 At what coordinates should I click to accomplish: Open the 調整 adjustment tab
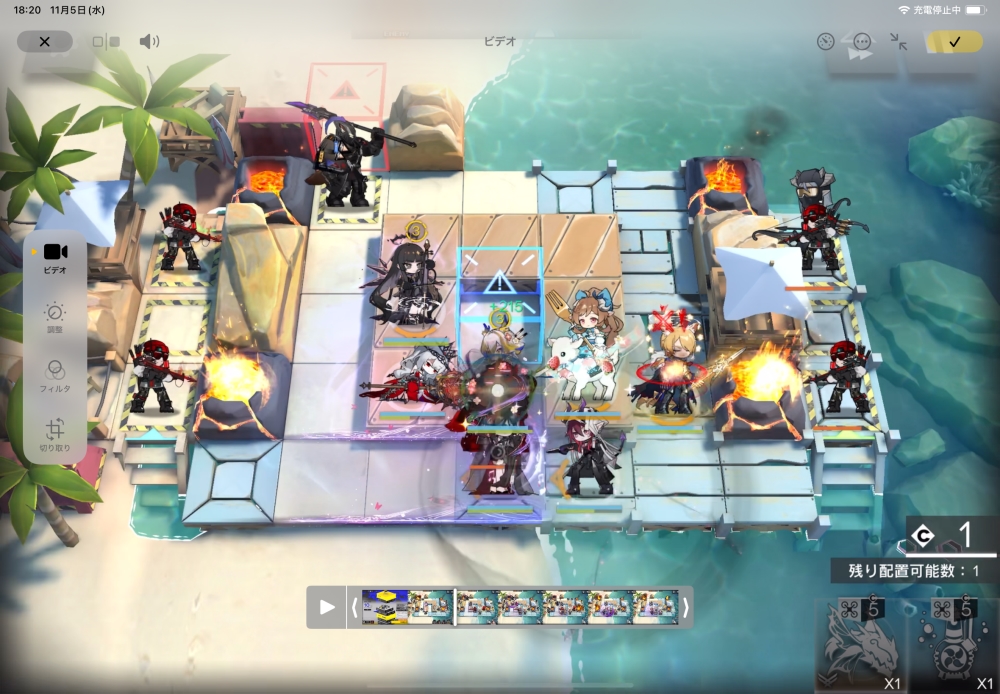point(55,318)
